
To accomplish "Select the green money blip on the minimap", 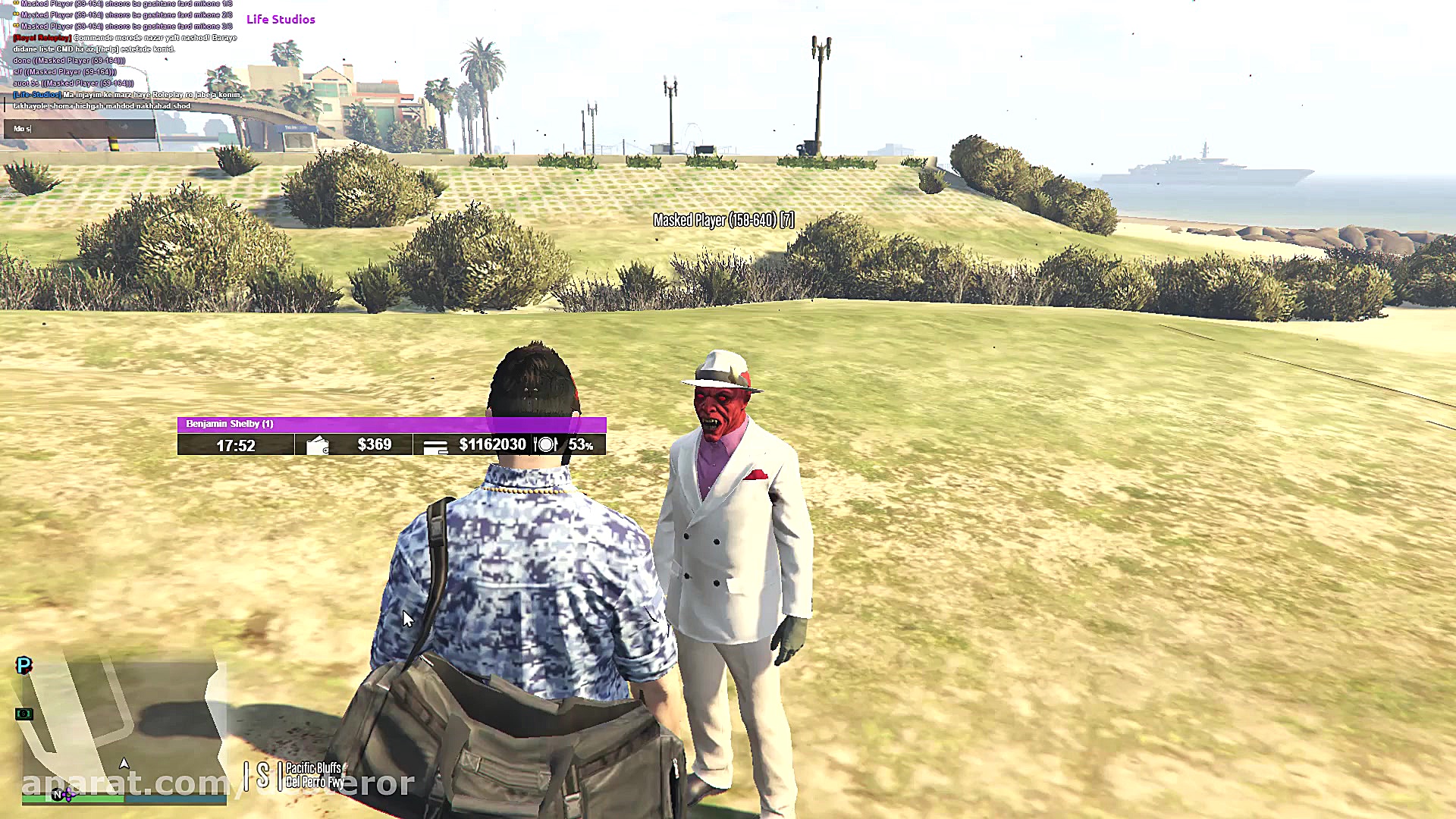I will (25, 713).
